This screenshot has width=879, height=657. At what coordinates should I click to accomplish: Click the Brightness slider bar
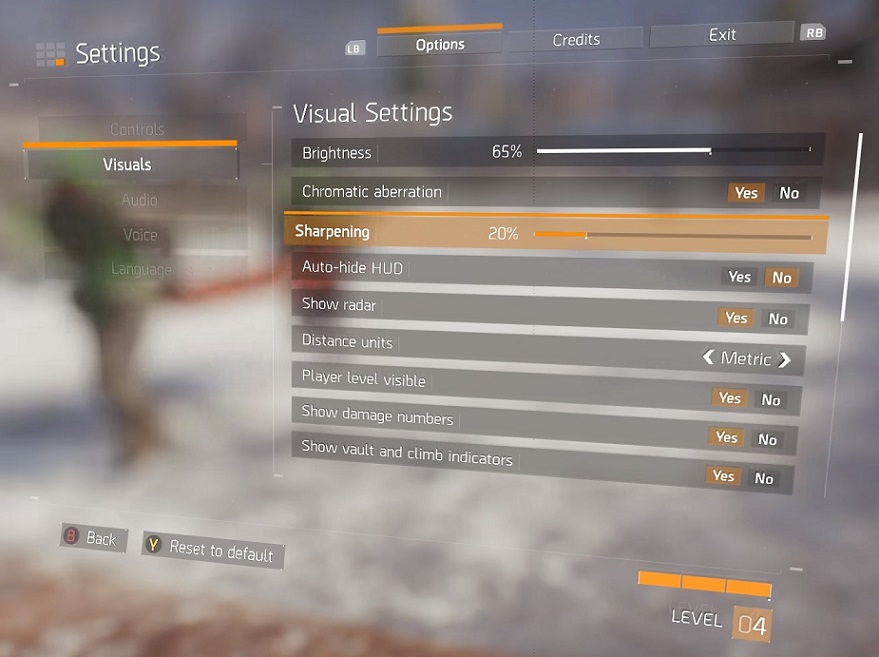673,151
